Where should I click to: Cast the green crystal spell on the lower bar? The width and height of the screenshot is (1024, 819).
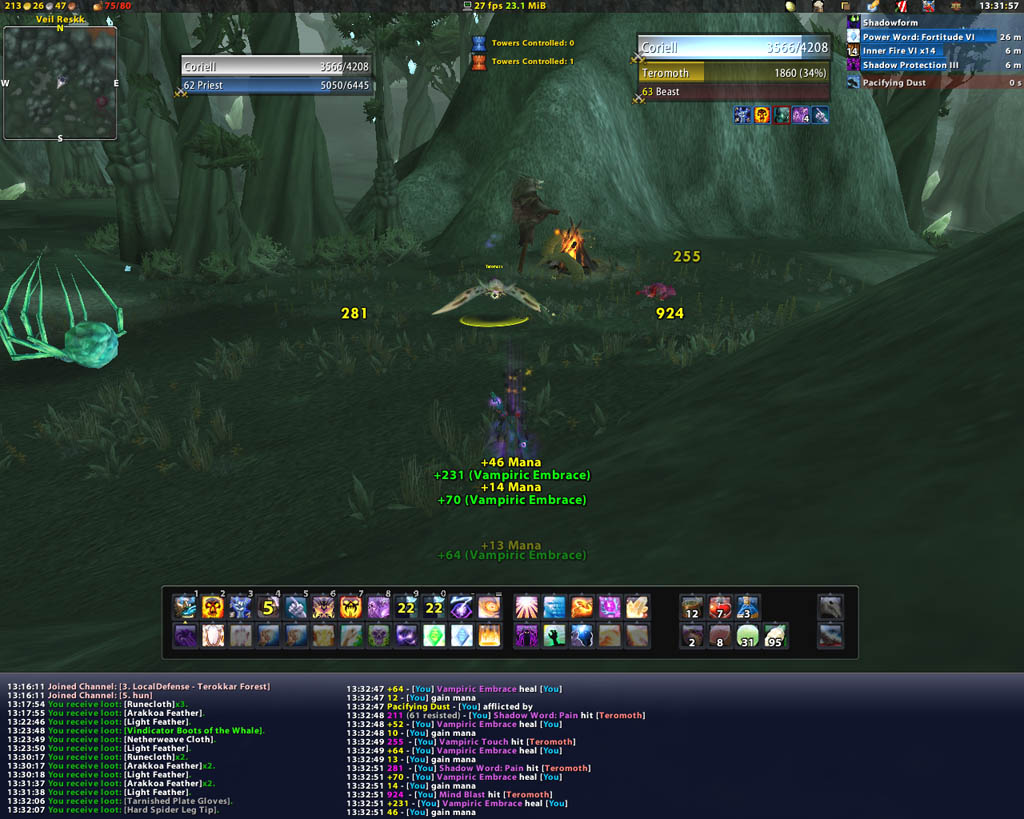(433, 636)
